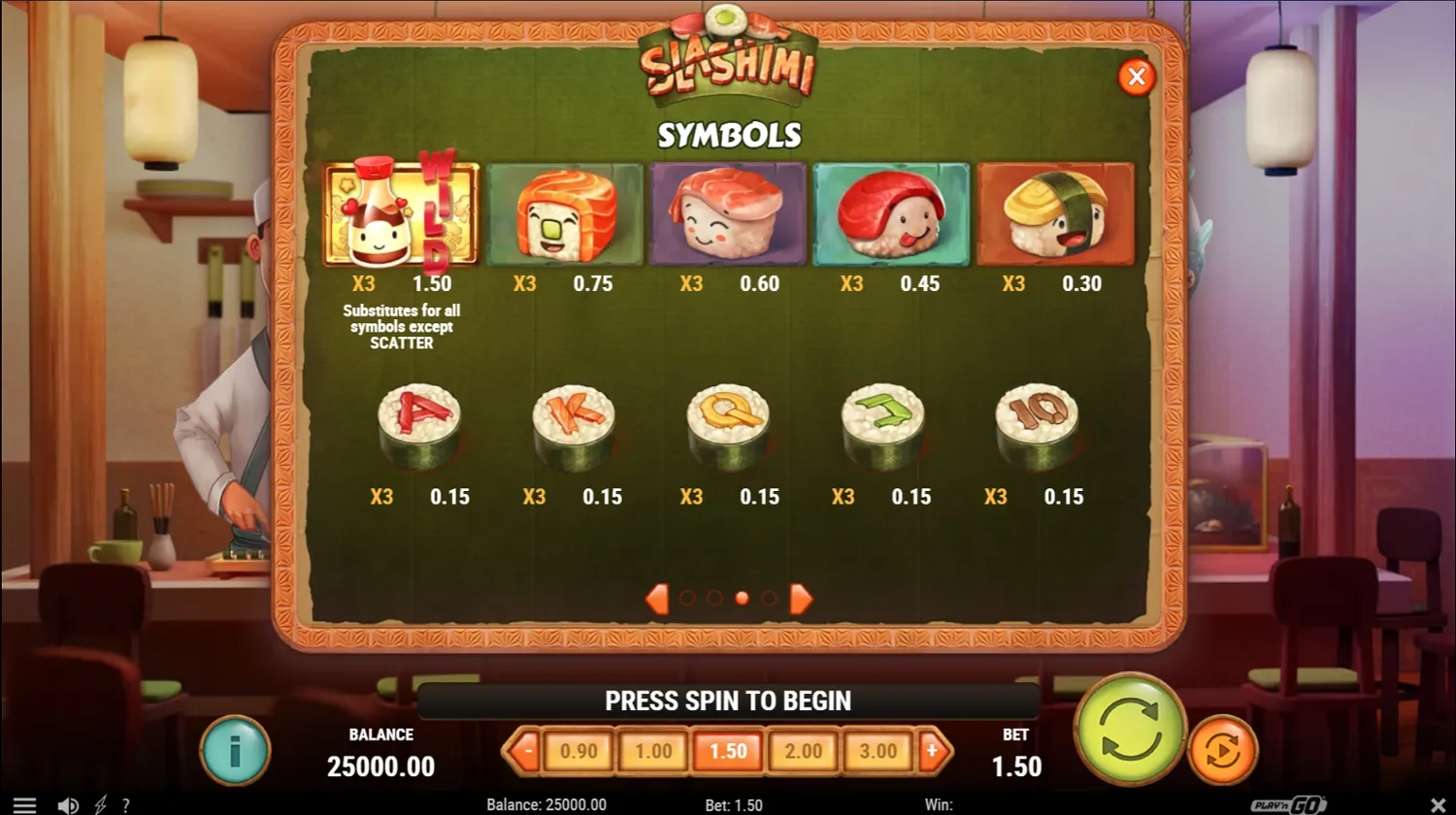Viewport: 1456px width, 815px height.
Task: Increase bet with the plus button
Action: click(x=936, y=750)
